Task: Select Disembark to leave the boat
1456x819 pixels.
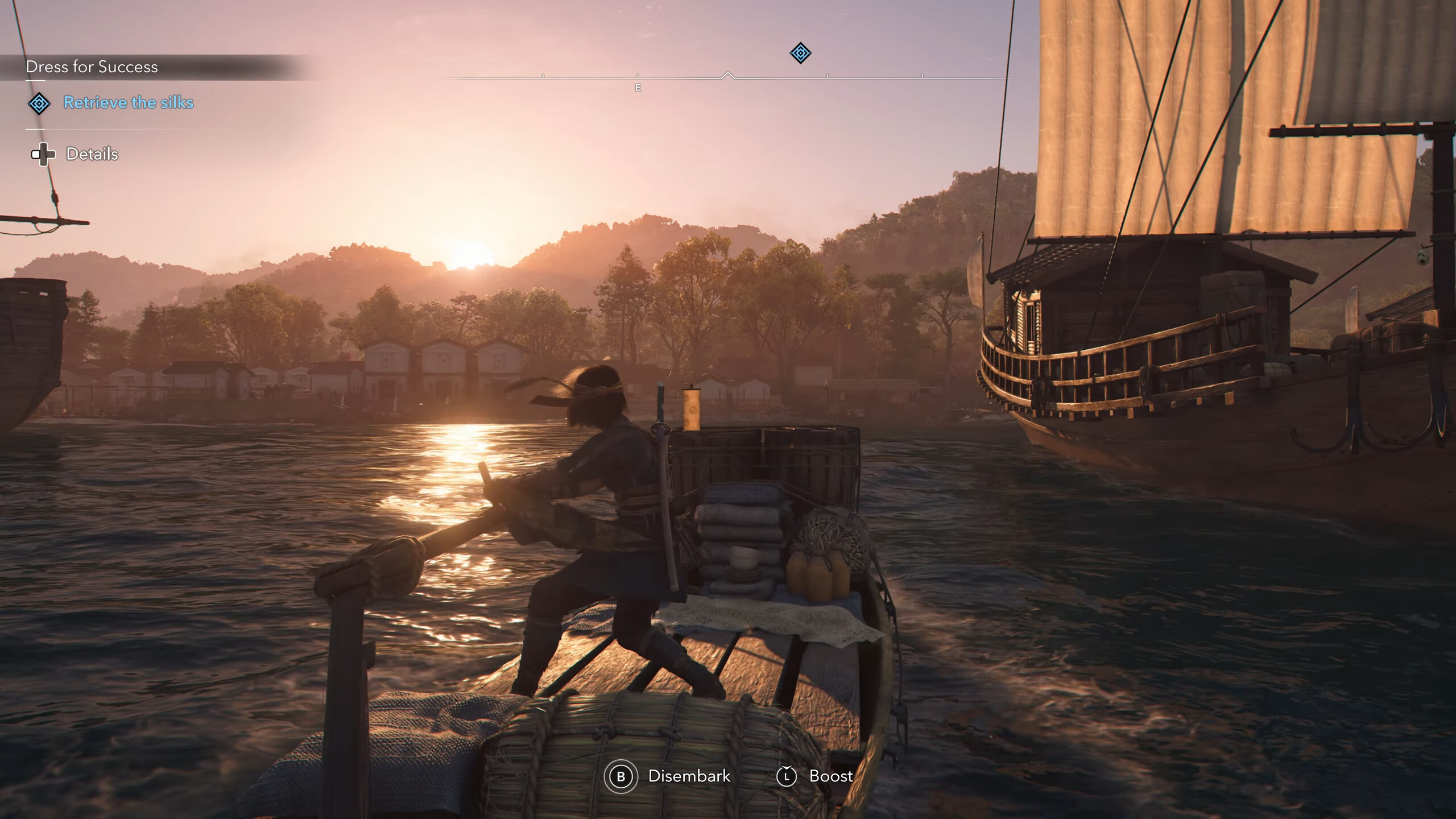Action: click(x=689, y=776)
